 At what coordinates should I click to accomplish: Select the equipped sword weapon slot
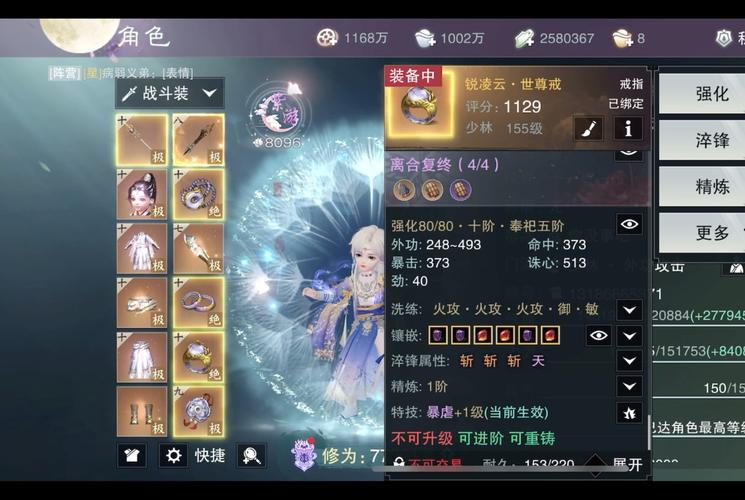click(x=142, y=141)
